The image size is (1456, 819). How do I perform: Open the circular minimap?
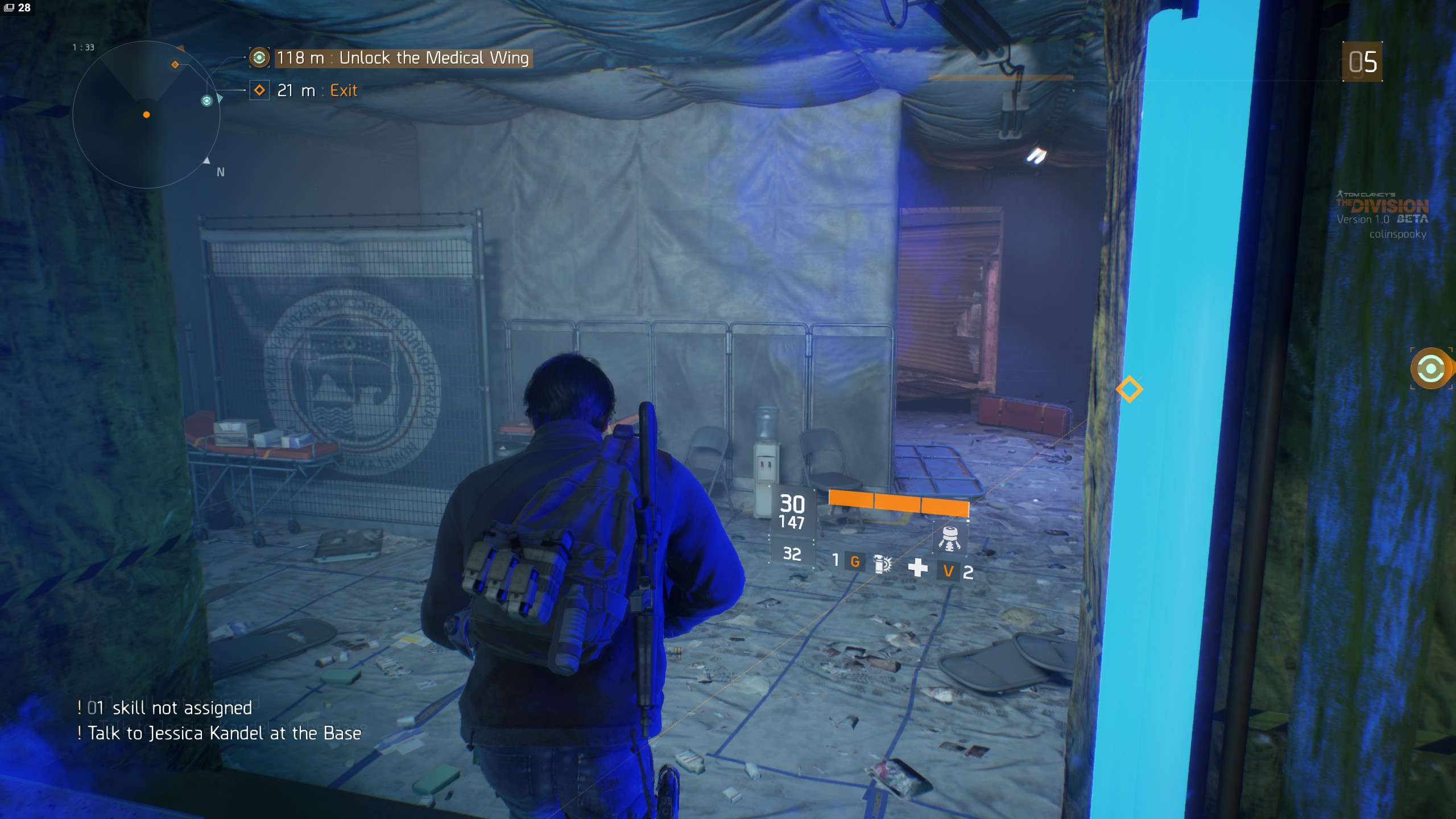(146, 115)
